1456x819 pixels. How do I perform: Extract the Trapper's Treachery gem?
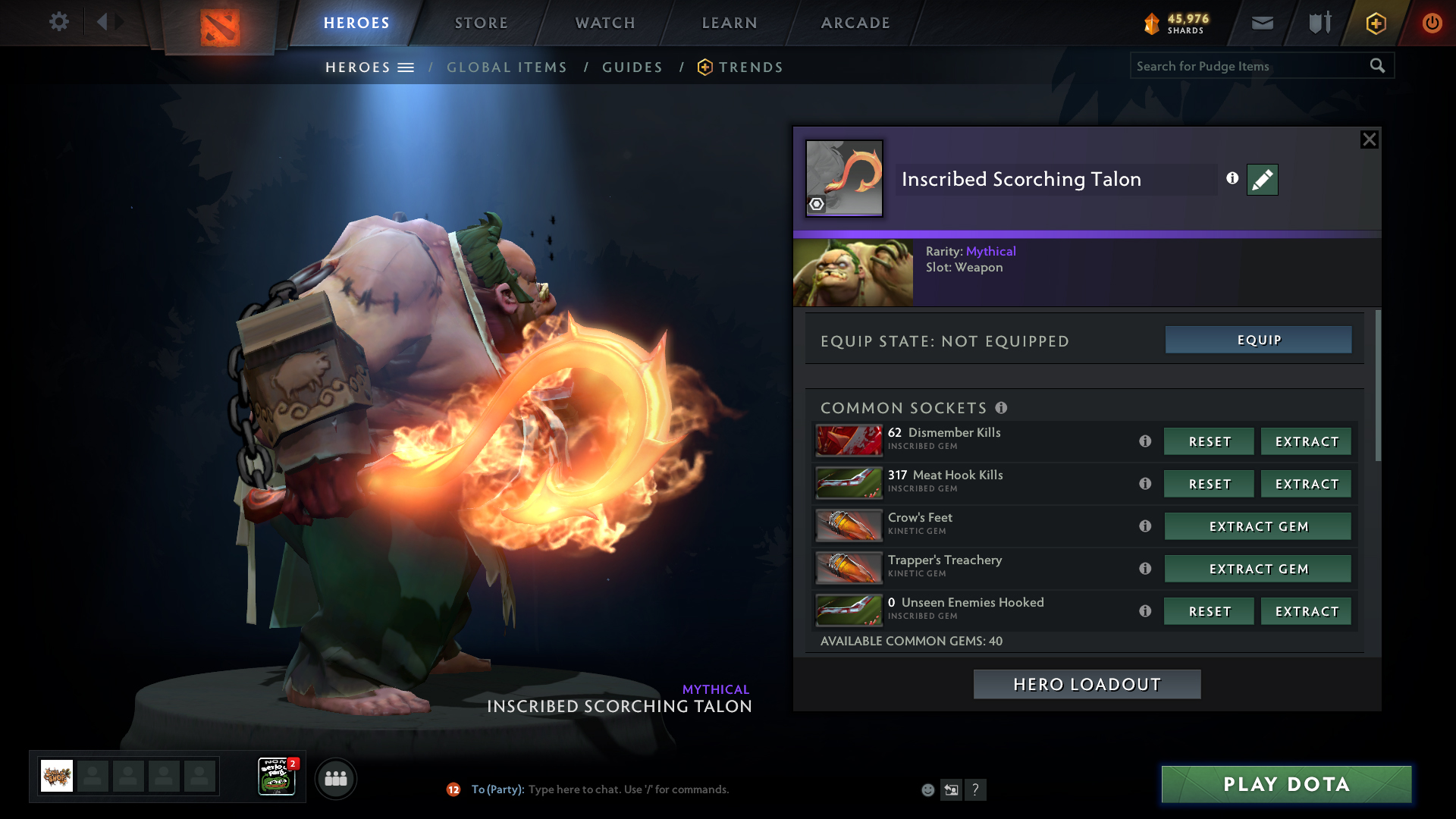click(x=1257, y=570)
